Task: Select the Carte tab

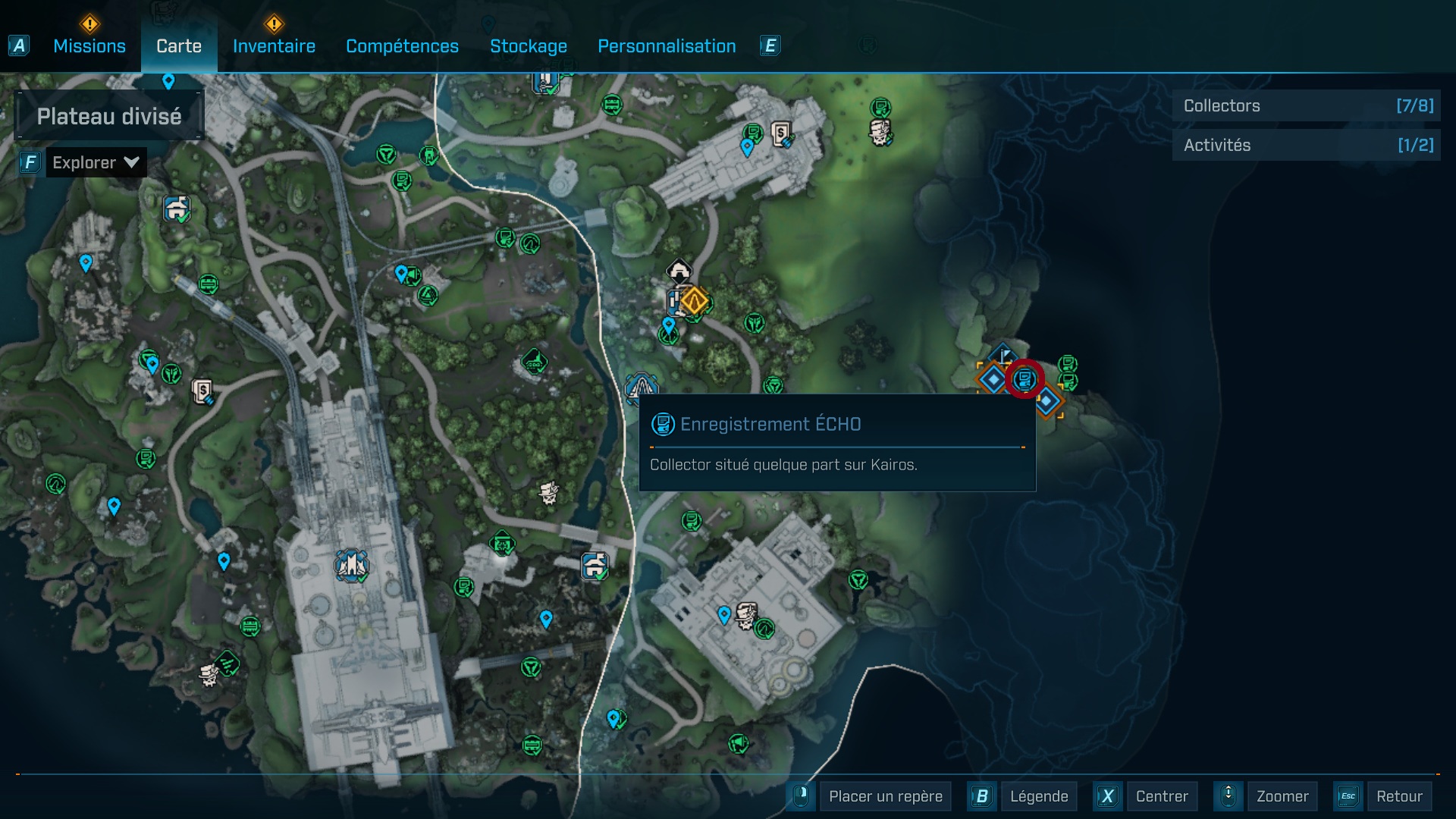Action: point(179,46)
